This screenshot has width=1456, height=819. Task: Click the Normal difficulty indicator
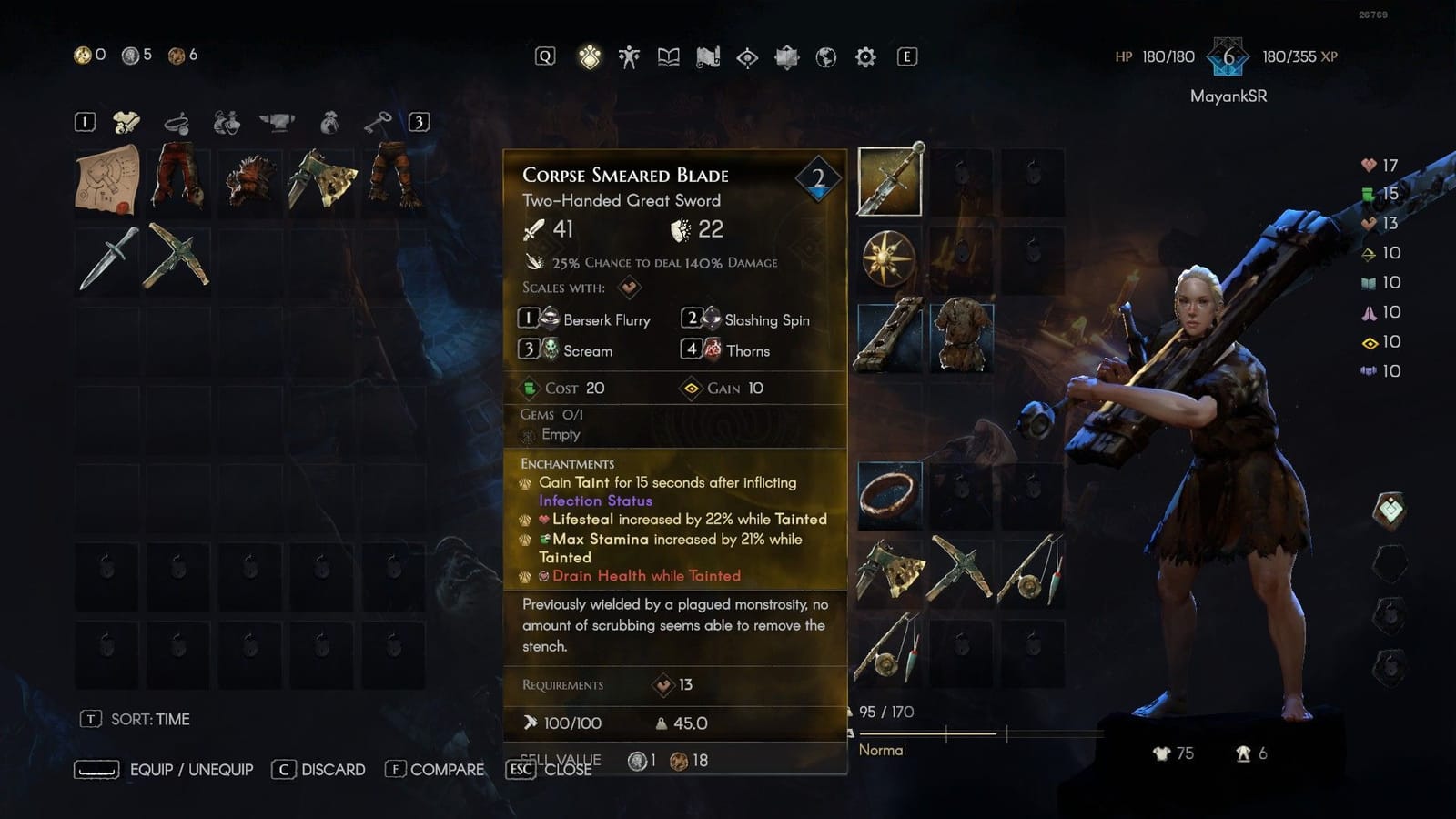[x=881, y=750]
